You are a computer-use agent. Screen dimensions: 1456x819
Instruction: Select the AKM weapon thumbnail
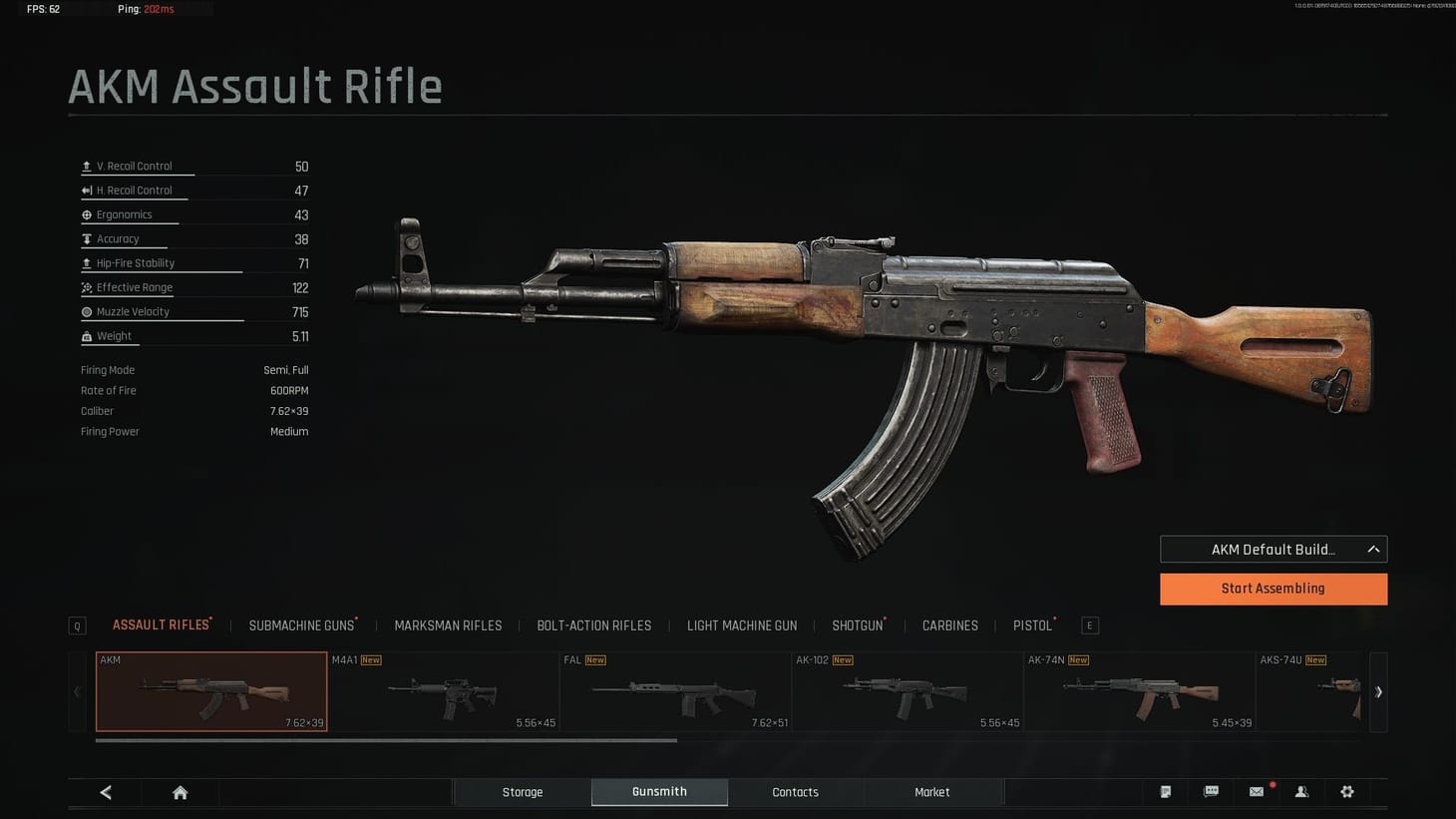pos(210,690)
